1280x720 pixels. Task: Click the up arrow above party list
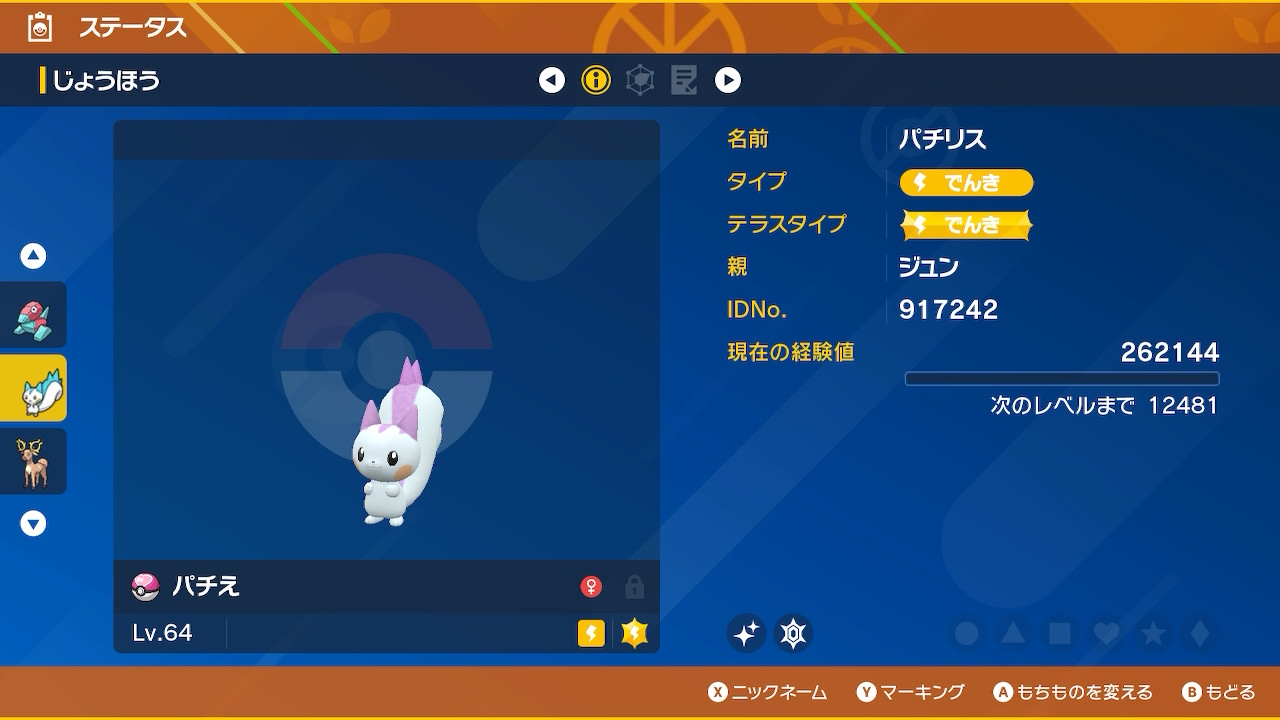click(34, 256)
